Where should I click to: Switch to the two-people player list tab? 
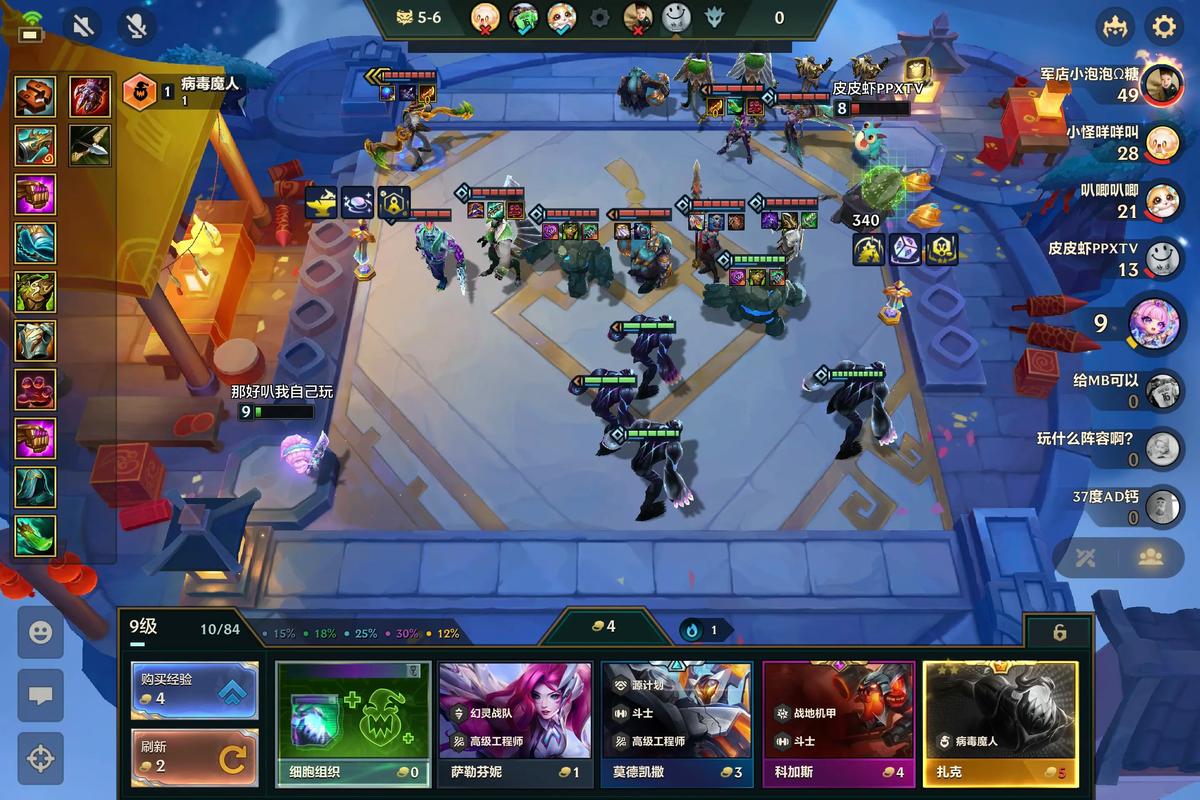(1154, 558)
